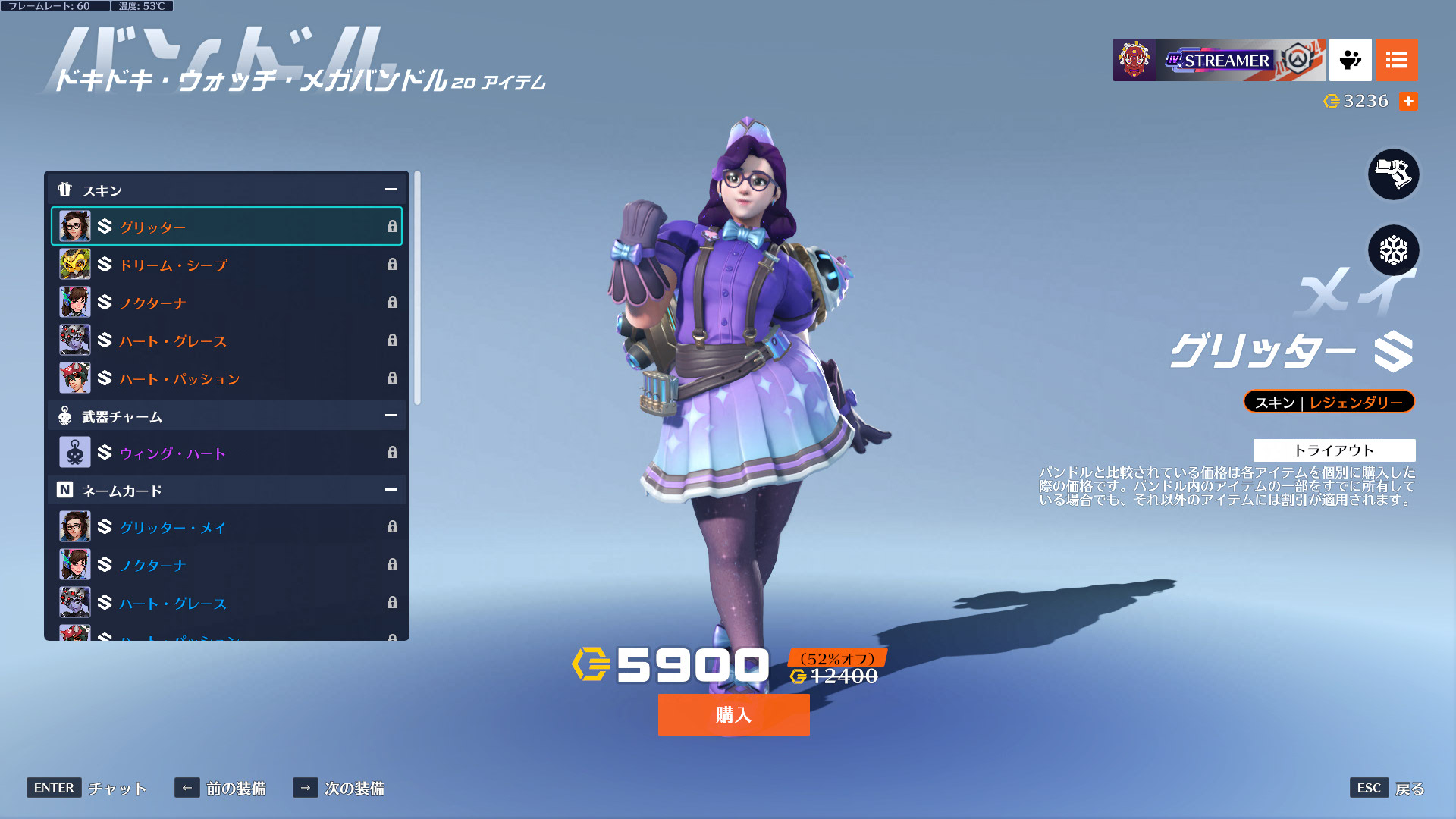Collapse the スキン section header
Screen dimensions: 1456x819
pyautogui.click(x=391, y=190)
